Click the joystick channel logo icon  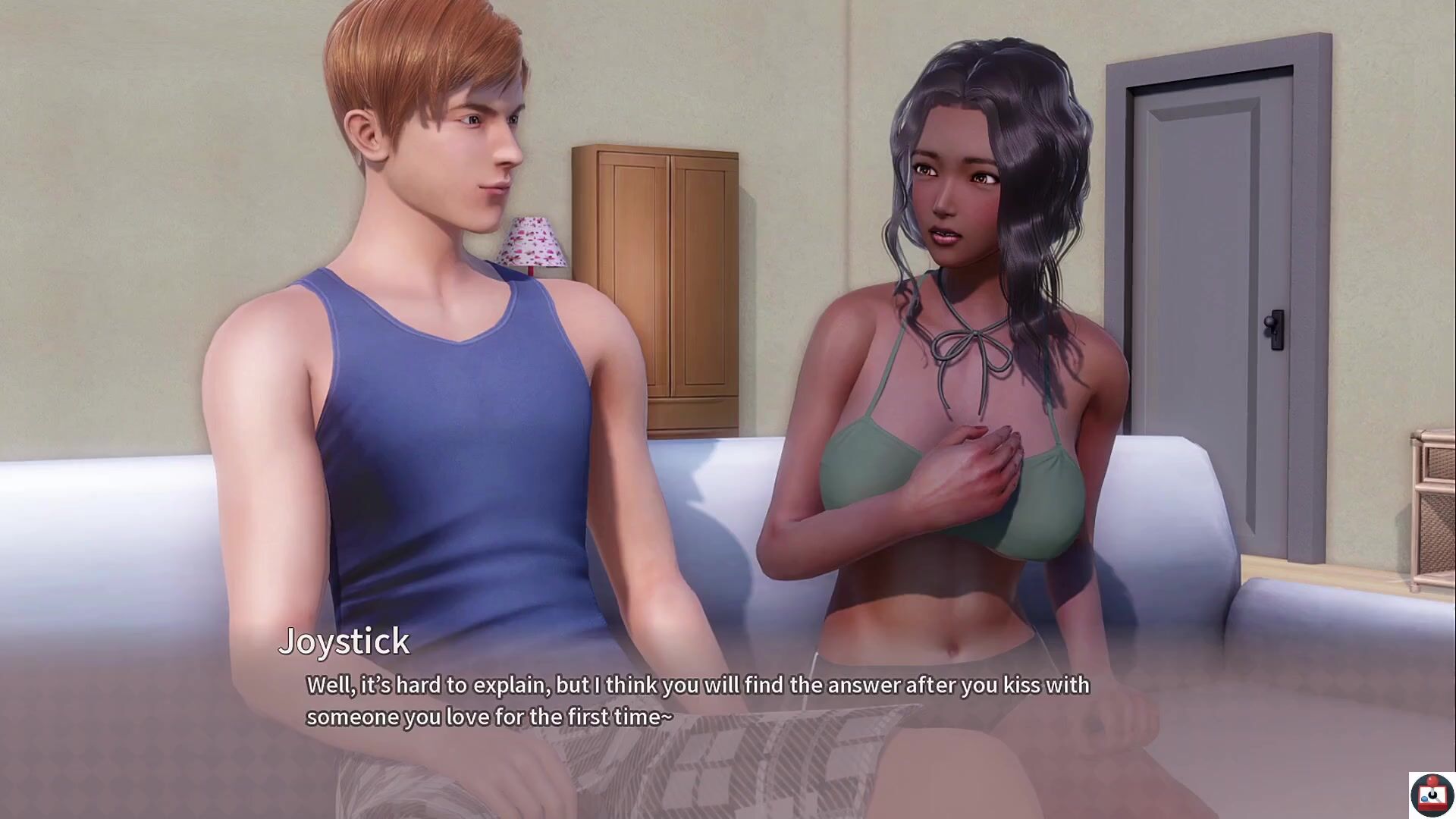pos(1431,795)
